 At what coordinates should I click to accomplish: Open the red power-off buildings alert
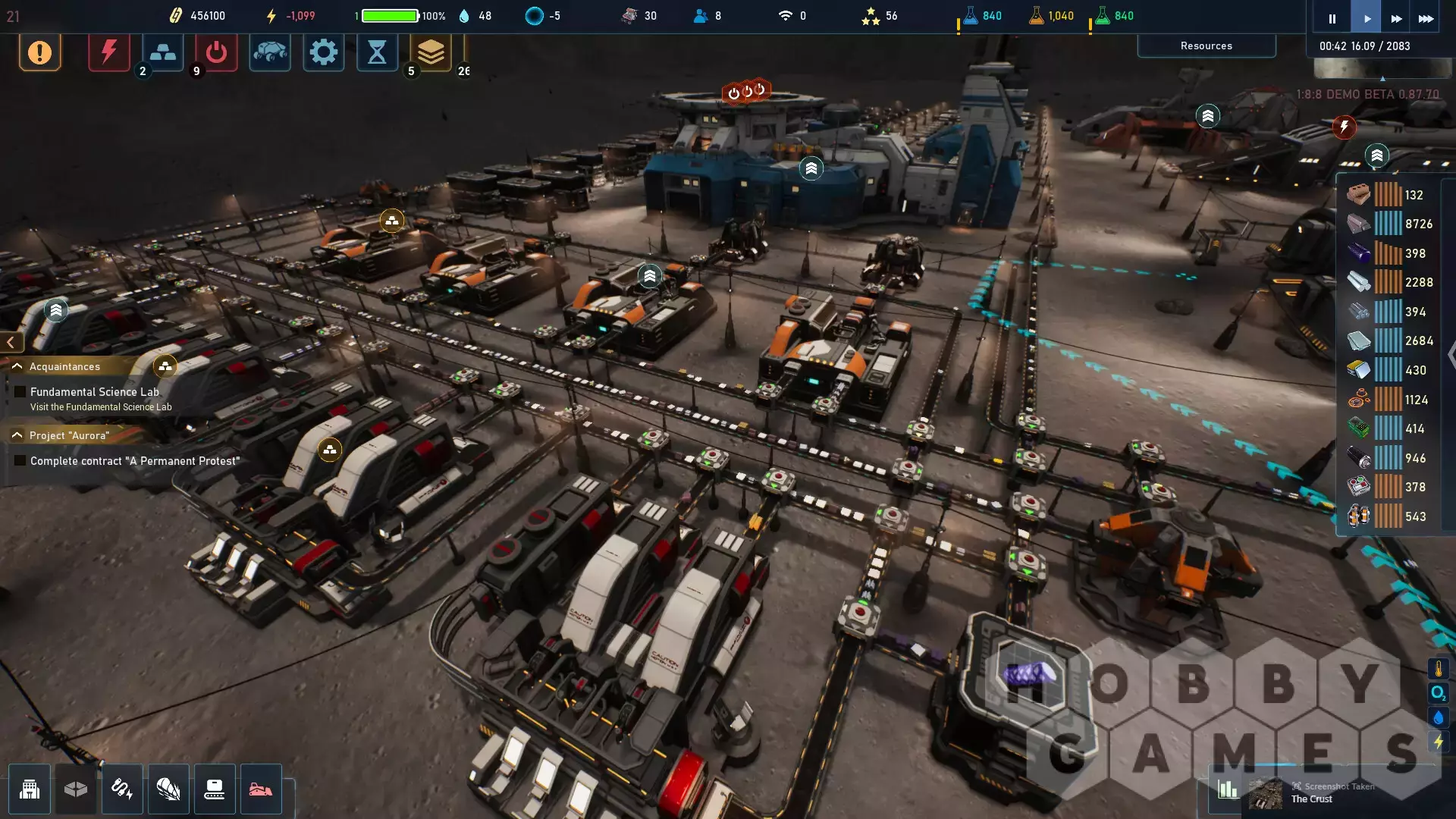pyautogui.click(x=216, y=52)
